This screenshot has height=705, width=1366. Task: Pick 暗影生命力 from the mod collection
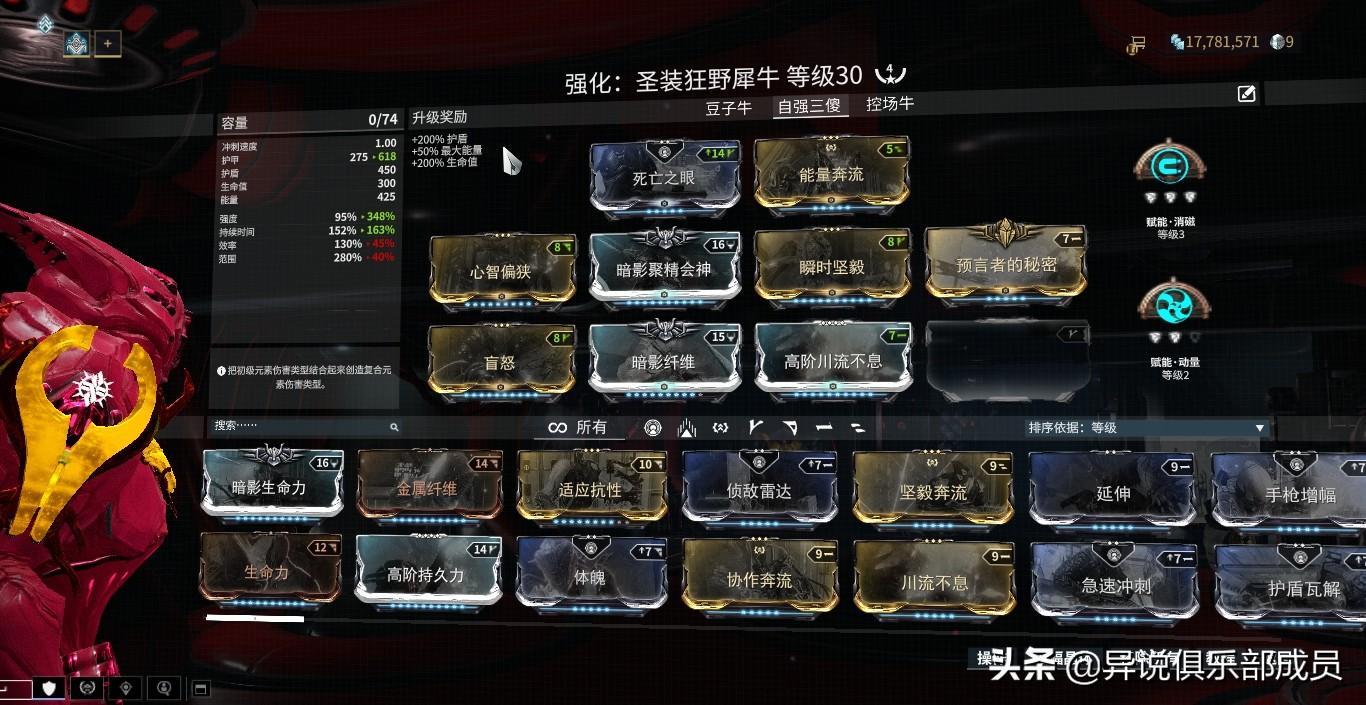pyautogui.click(x=270, y=487)
